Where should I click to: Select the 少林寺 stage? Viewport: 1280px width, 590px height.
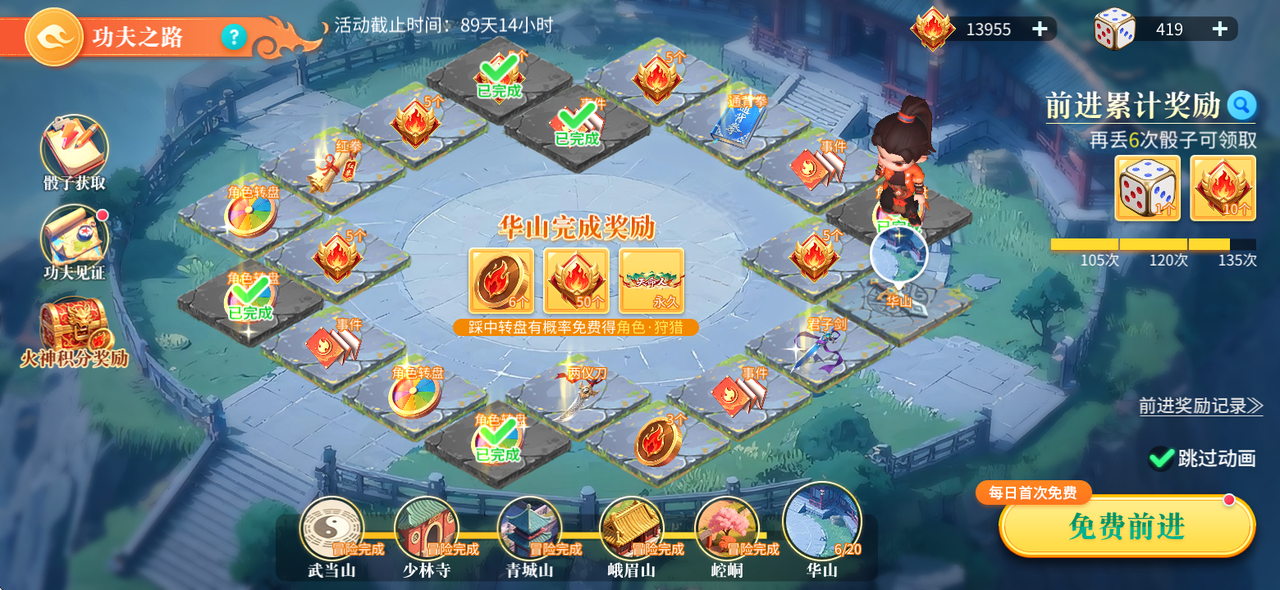point(427,530)
